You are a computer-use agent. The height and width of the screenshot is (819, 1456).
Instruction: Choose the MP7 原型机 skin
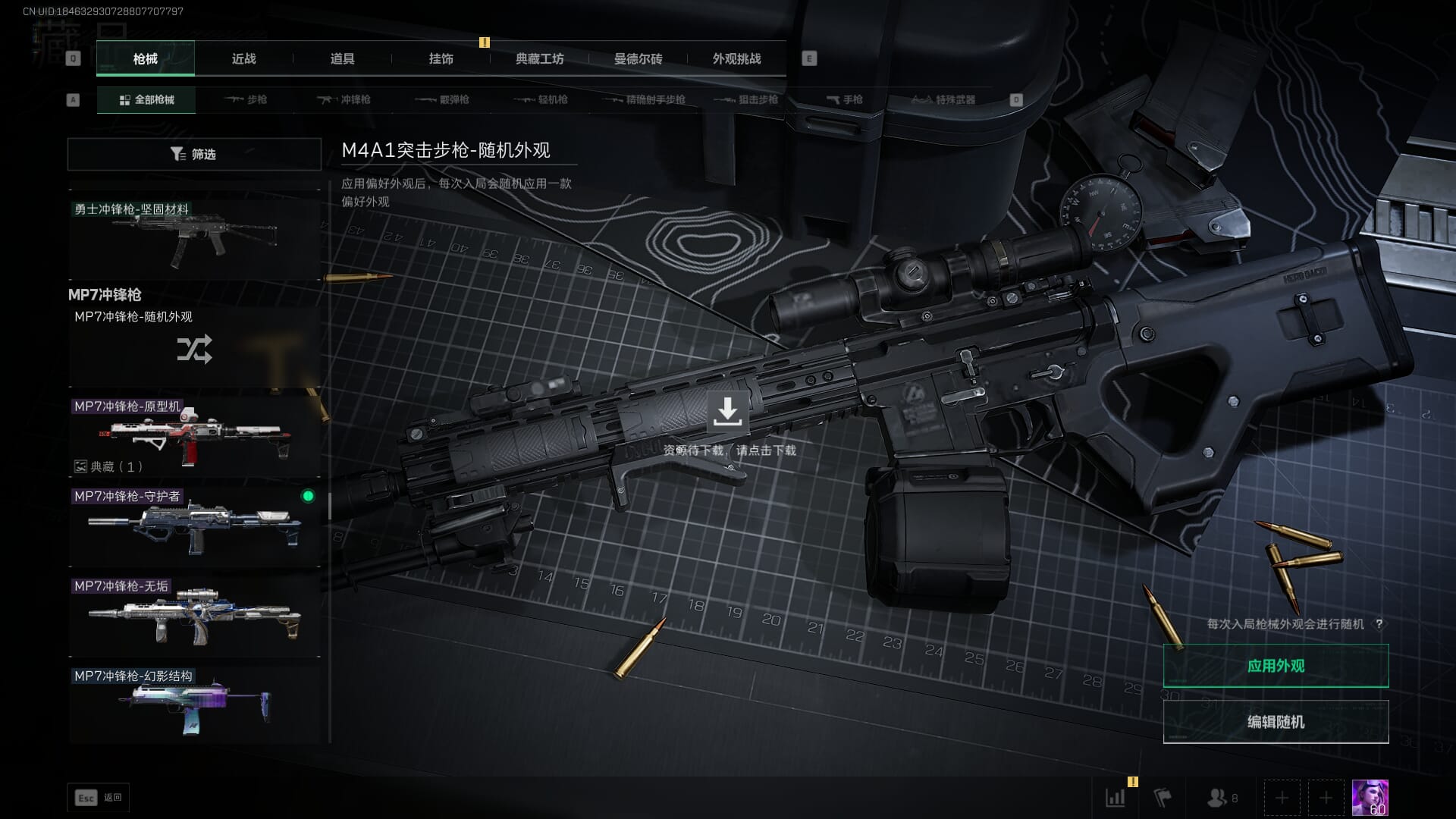[194, 436]
